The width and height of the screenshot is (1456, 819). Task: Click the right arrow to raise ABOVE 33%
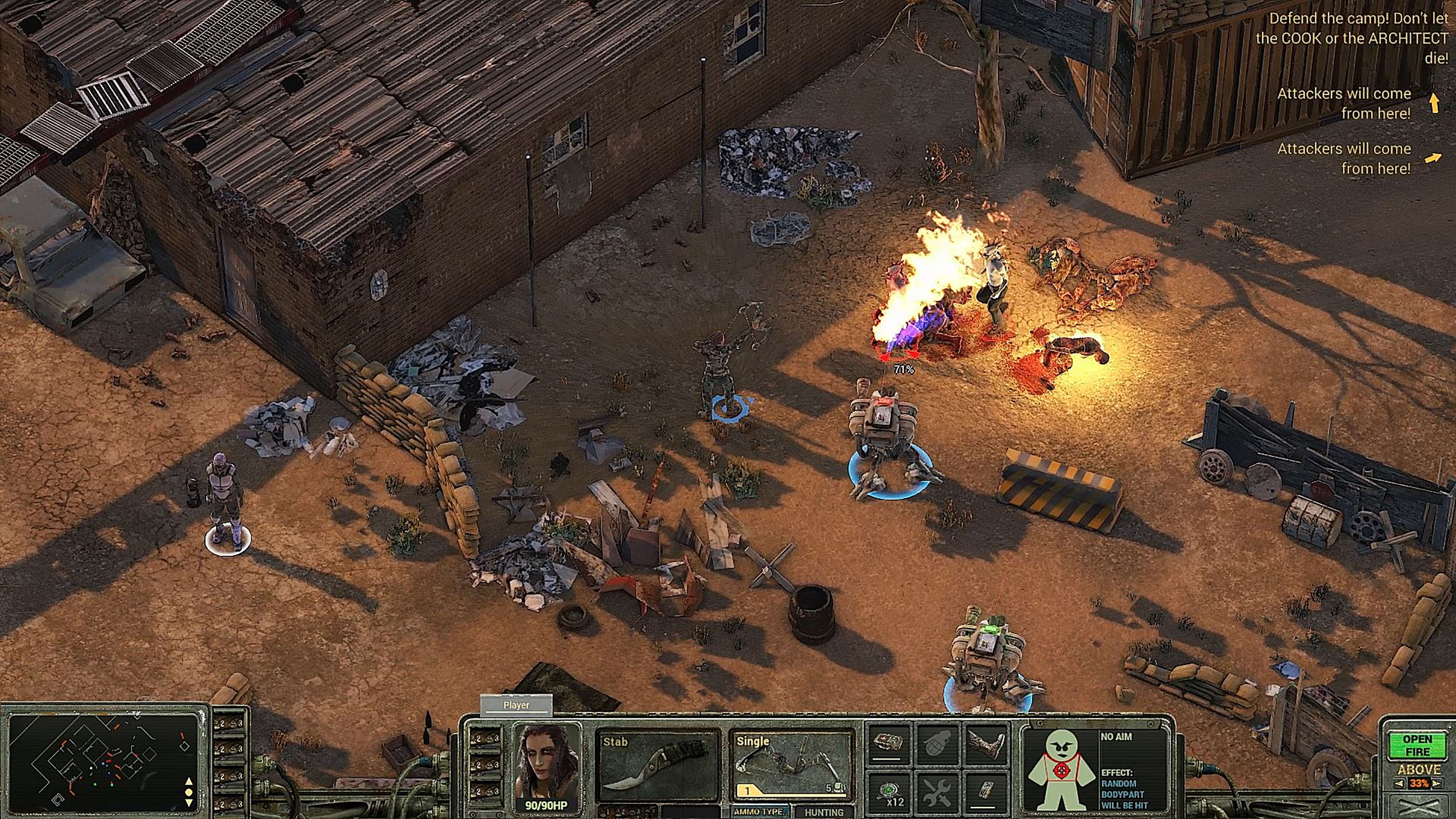pos(1437,782)
